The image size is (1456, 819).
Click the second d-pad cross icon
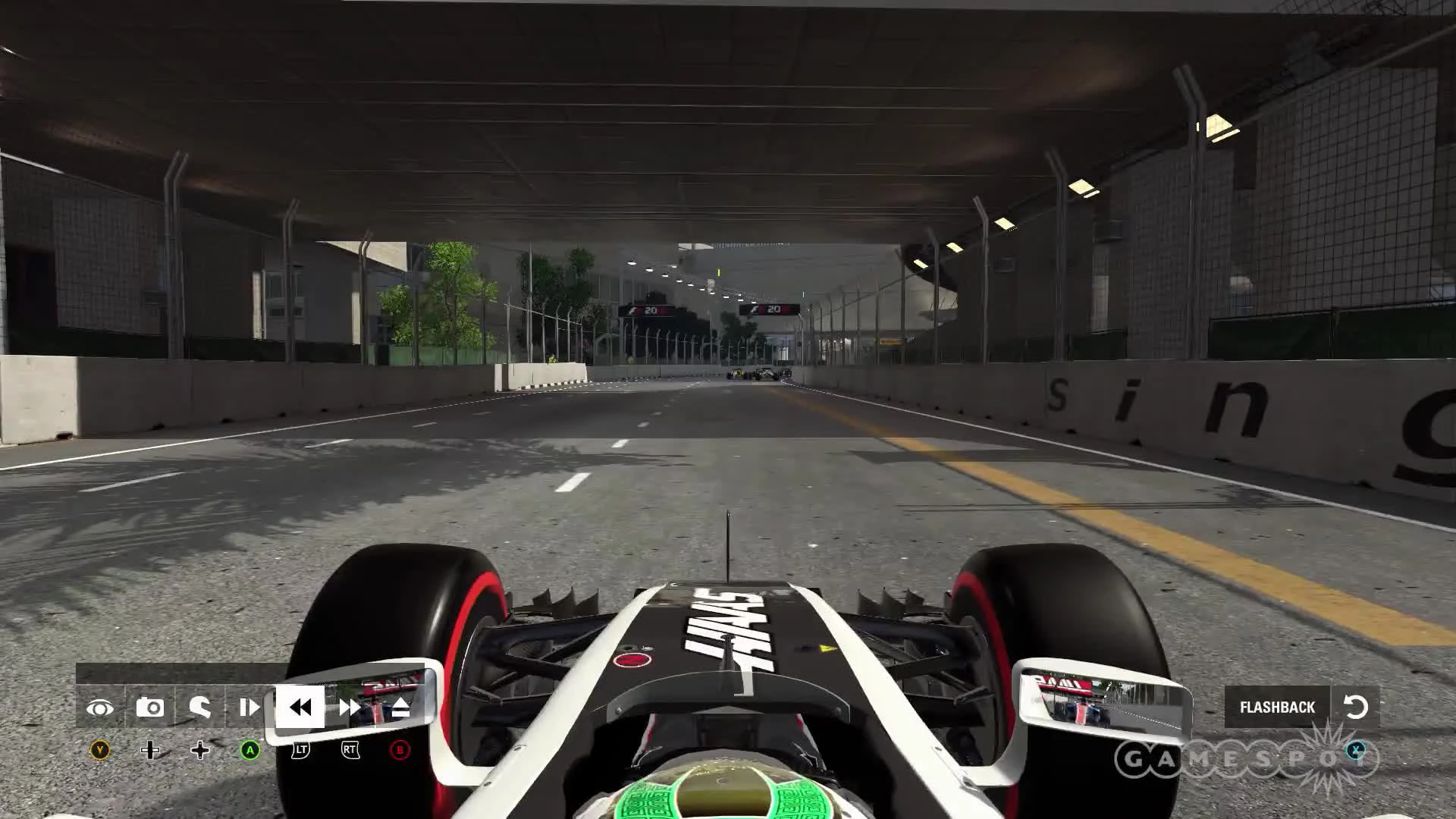201,751
